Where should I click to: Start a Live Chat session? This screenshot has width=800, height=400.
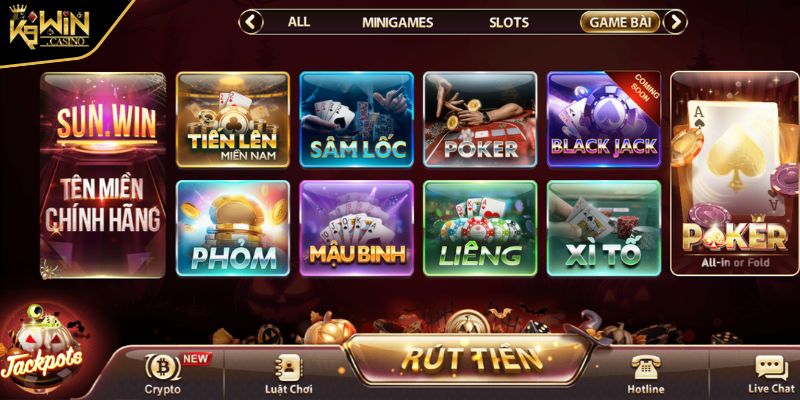coord(770,374)
